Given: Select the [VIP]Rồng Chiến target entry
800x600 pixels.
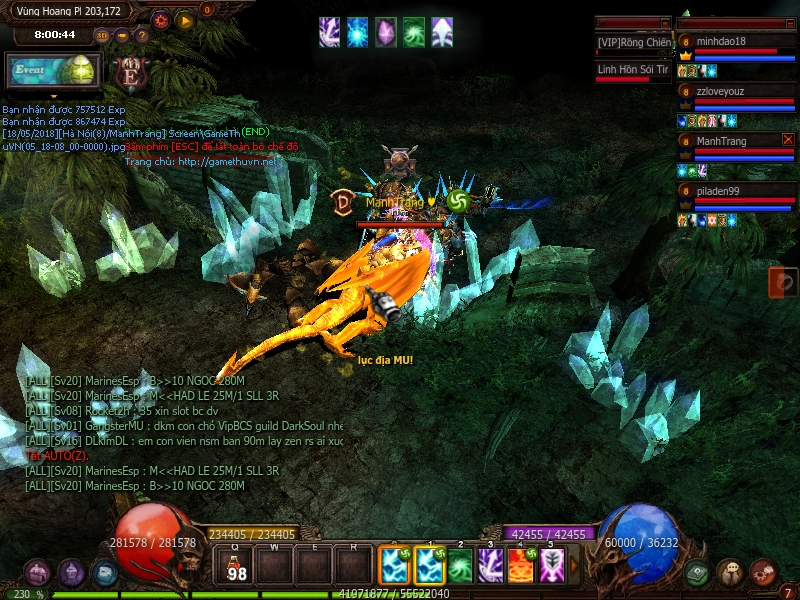Looking at the screenshot, I should 633,43.
